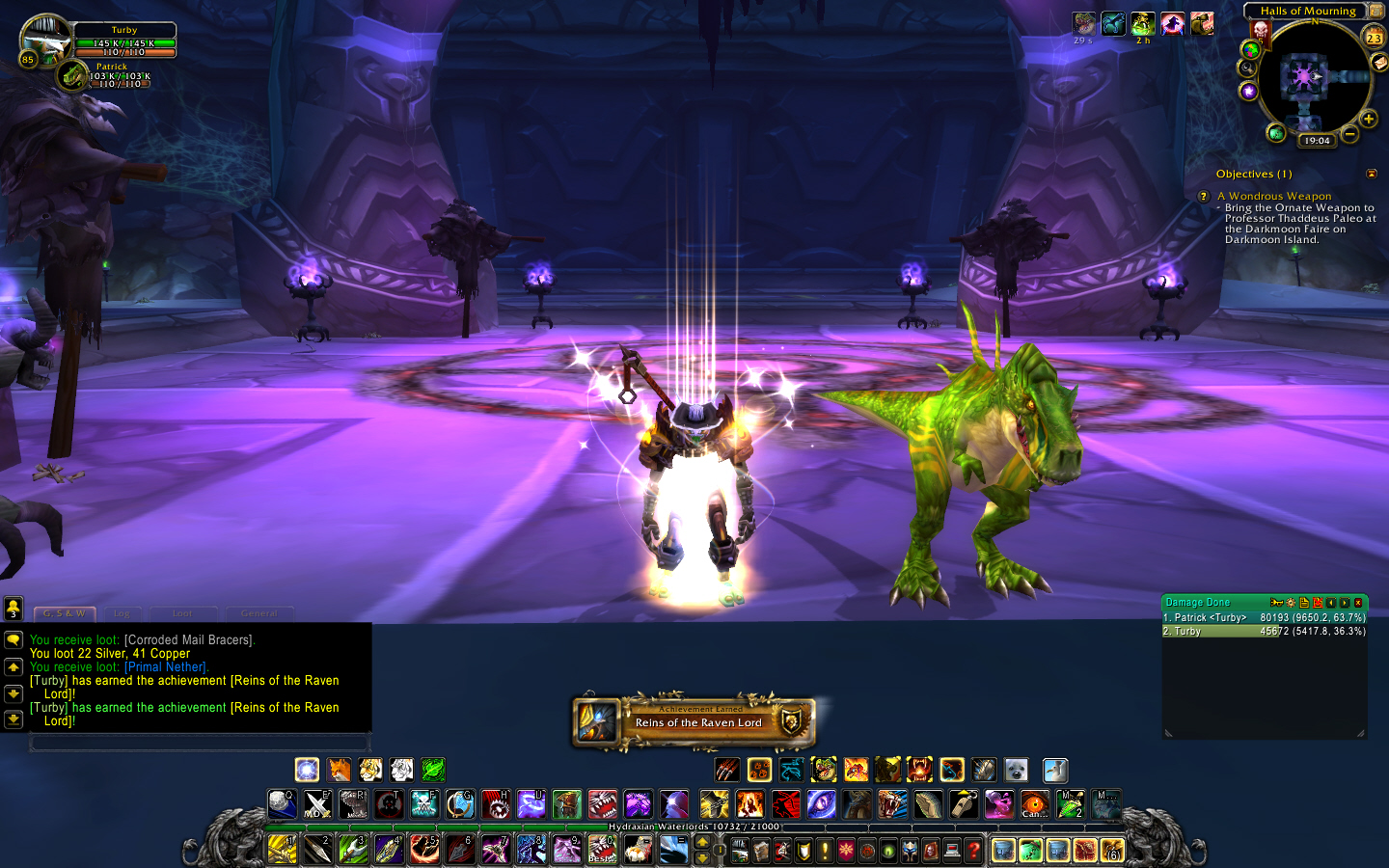Zoom in the minimap with the plus button
This screenshot has width=1389, height=868.
[1368, 119]
